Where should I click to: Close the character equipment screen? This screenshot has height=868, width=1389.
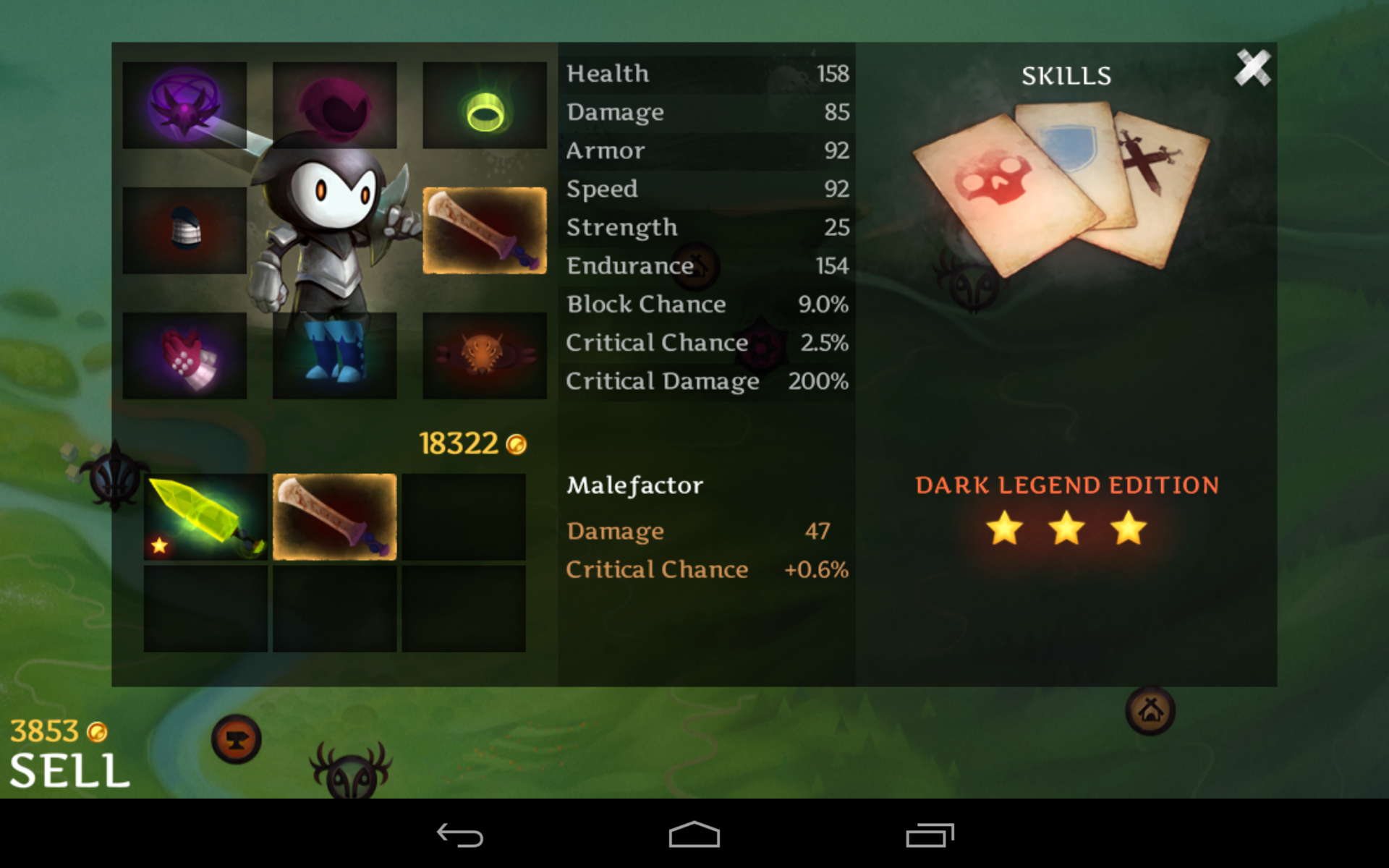(x=1253, y=67)
